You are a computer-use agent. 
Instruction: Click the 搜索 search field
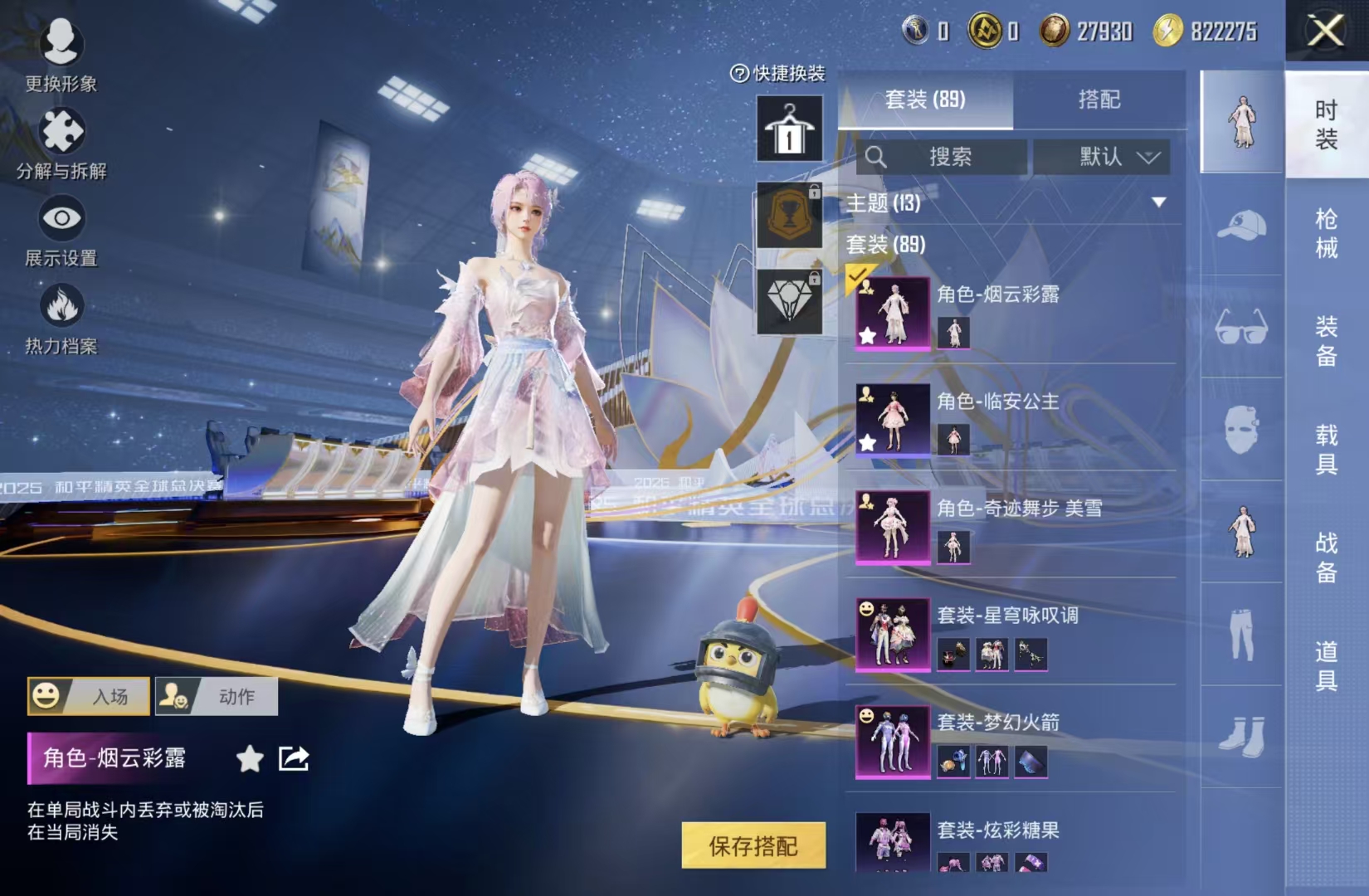pos(943,157)
